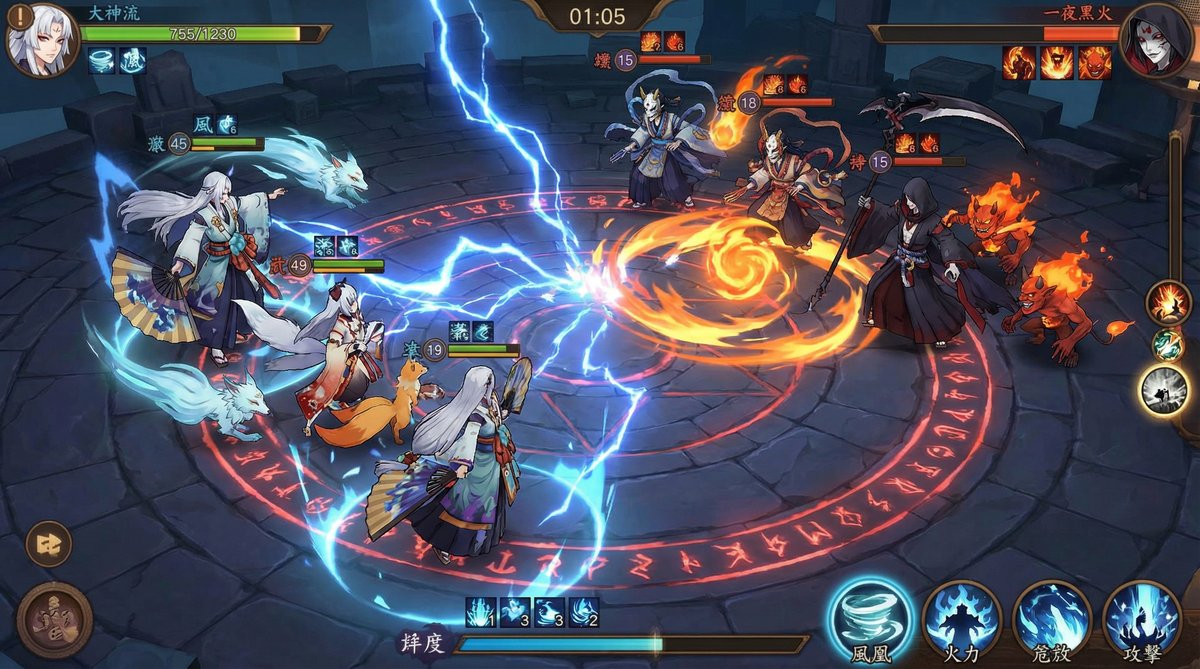Choose the small green swirl icon
Screen dimensions: 1200x669
tap(1167, 345)
